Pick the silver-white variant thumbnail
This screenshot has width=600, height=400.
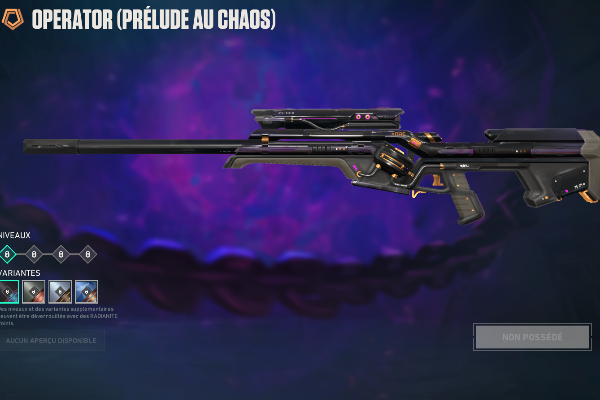(60, 291)
